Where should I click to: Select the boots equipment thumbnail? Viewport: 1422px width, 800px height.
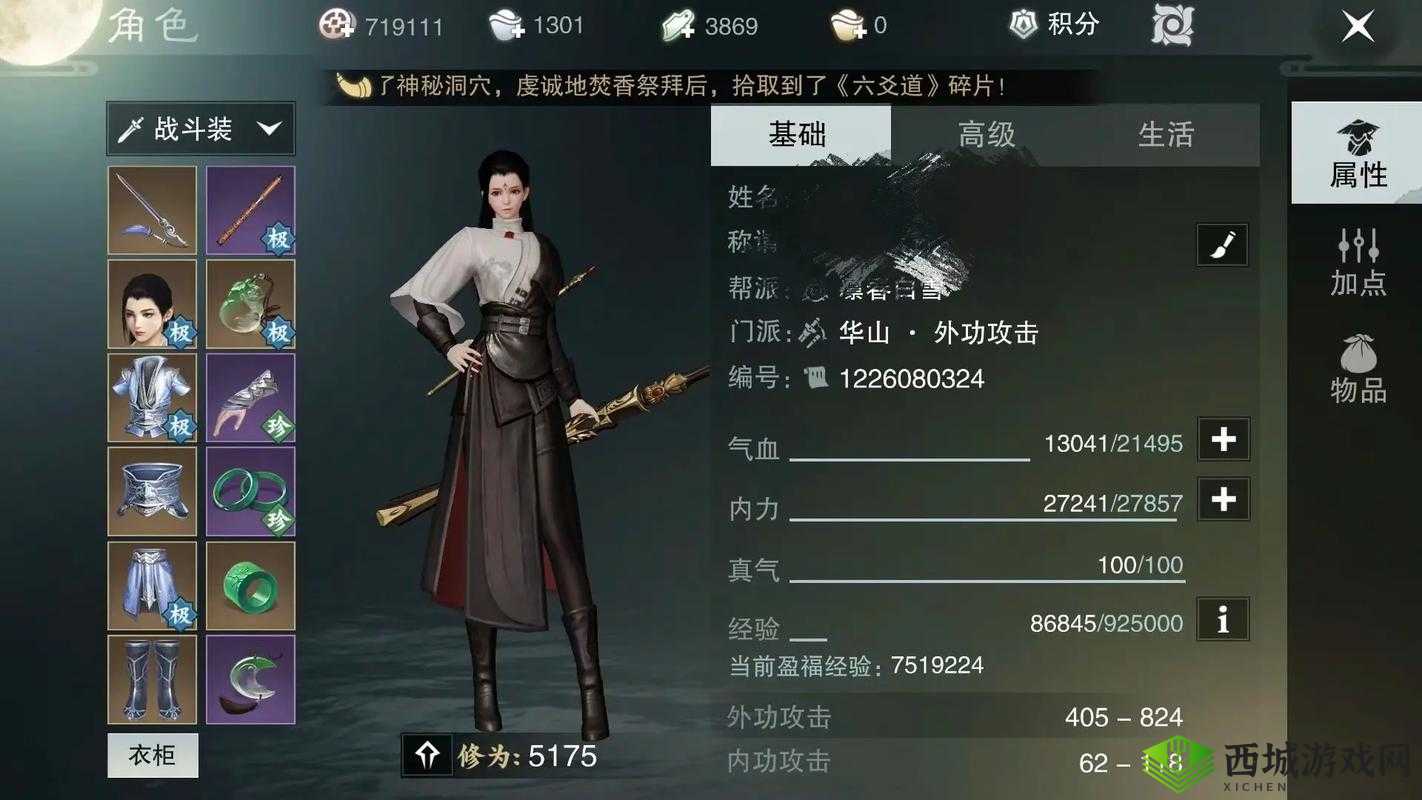151,680
